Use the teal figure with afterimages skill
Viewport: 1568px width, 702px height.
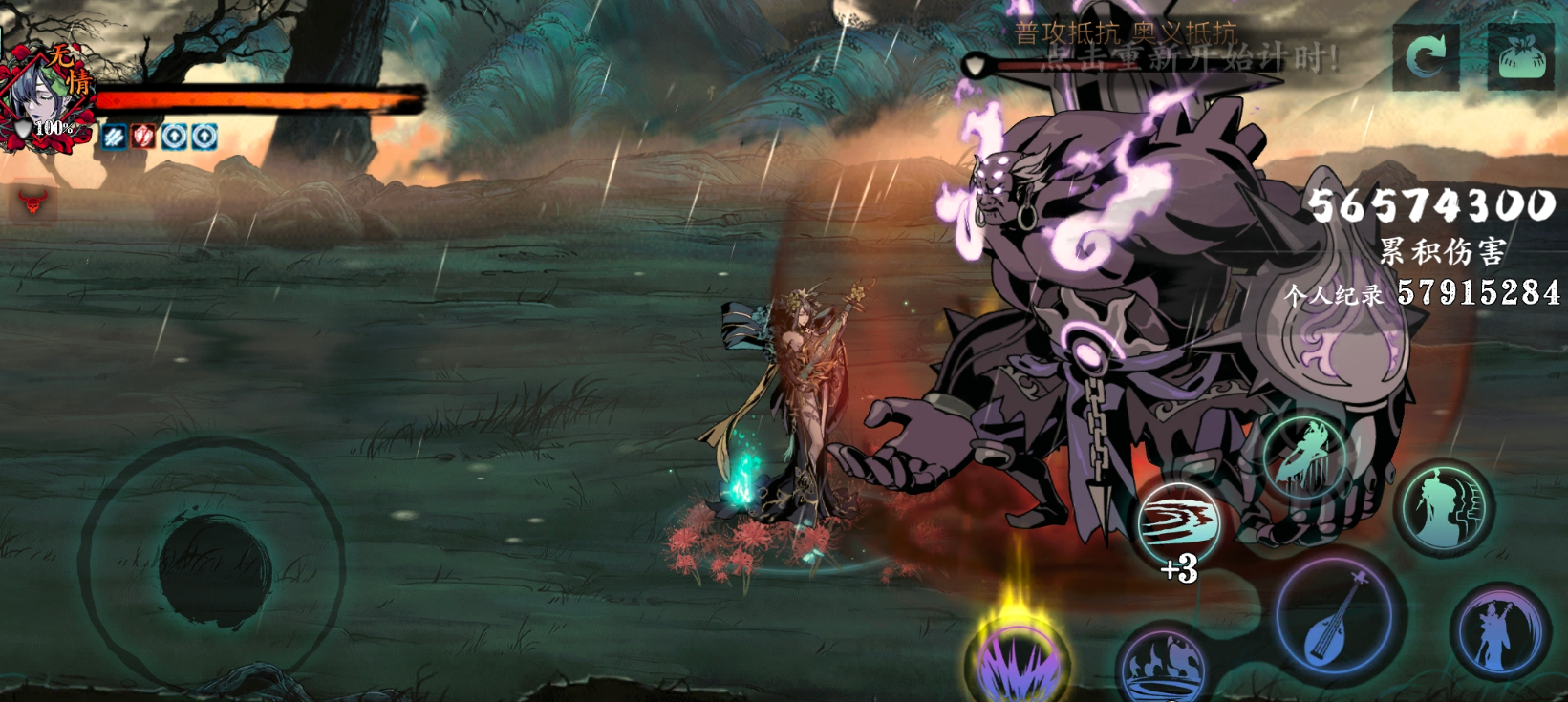[x=1444, y=509]
